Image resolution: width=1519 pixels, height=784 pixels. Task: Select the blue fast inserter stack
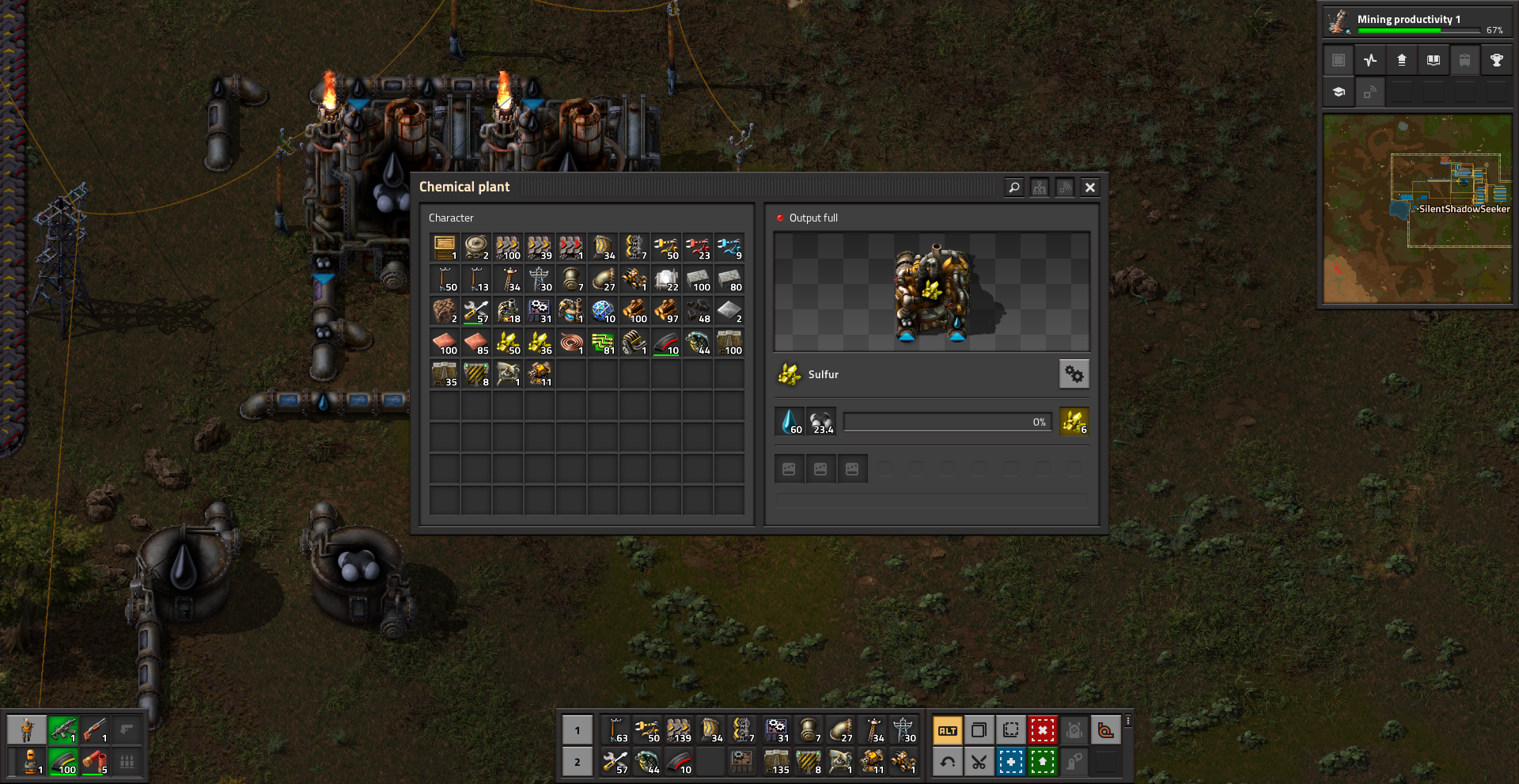click(729, 248)
